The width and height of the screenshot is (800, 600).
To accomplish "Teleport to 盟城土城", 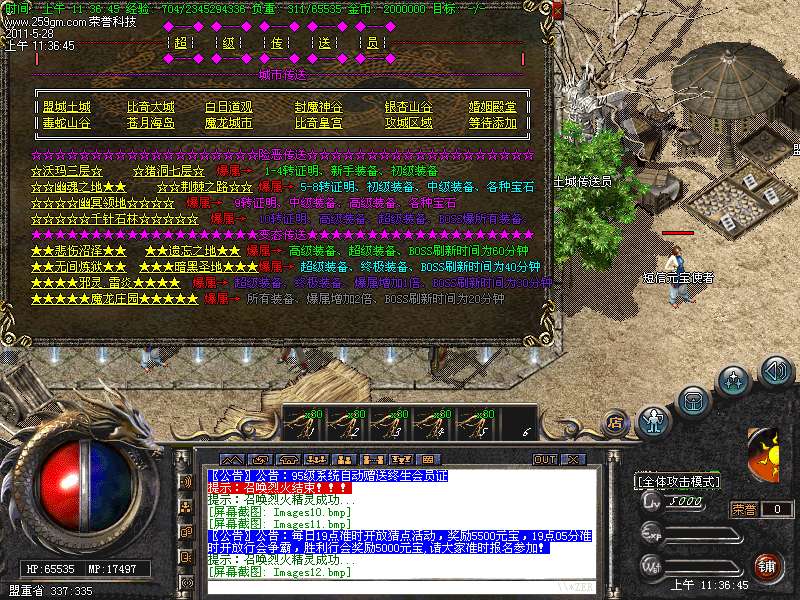I will tap(66, 107).
